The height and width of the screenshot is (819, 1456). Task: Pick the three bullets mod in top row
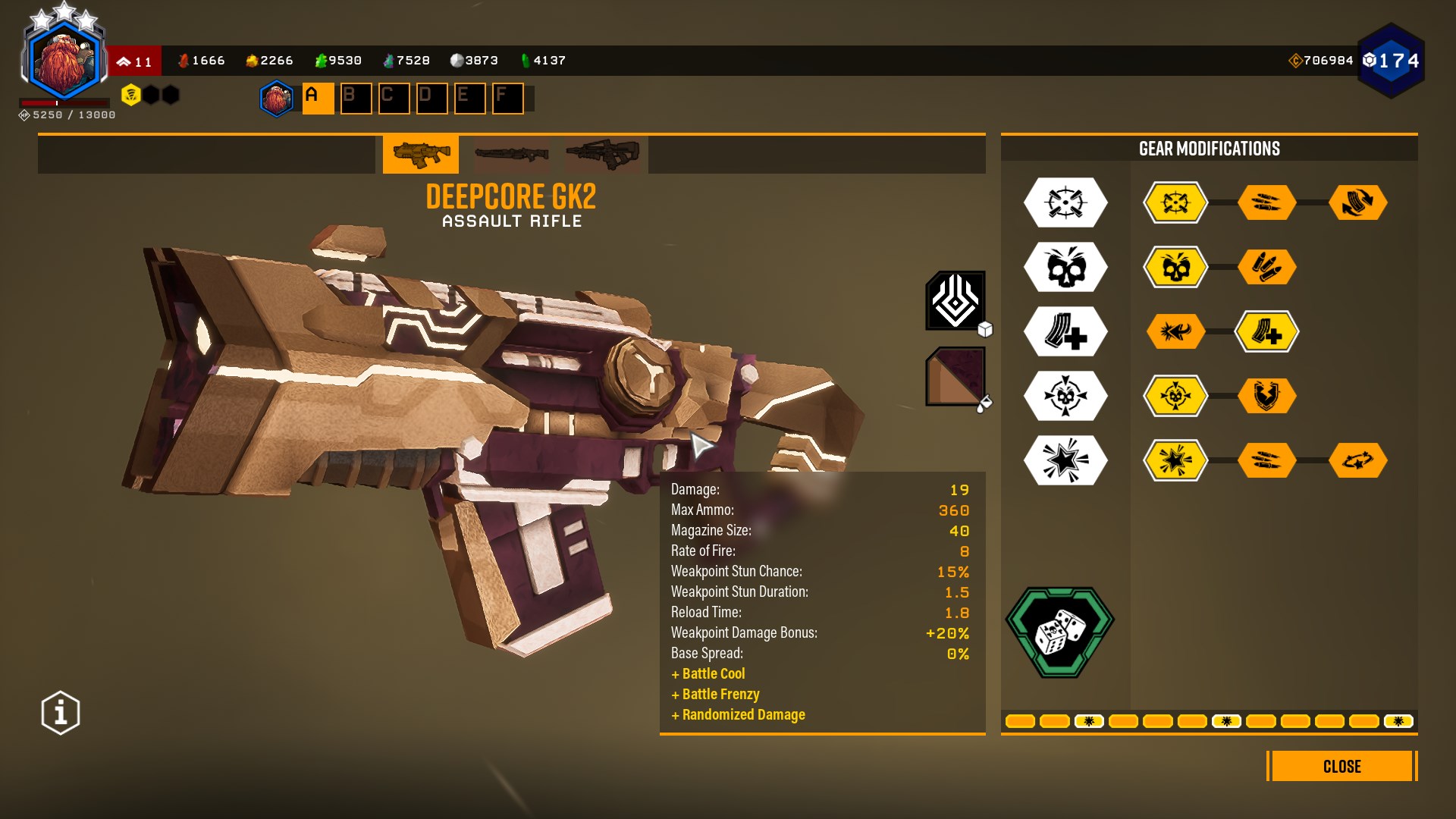tap(1266, 202)
